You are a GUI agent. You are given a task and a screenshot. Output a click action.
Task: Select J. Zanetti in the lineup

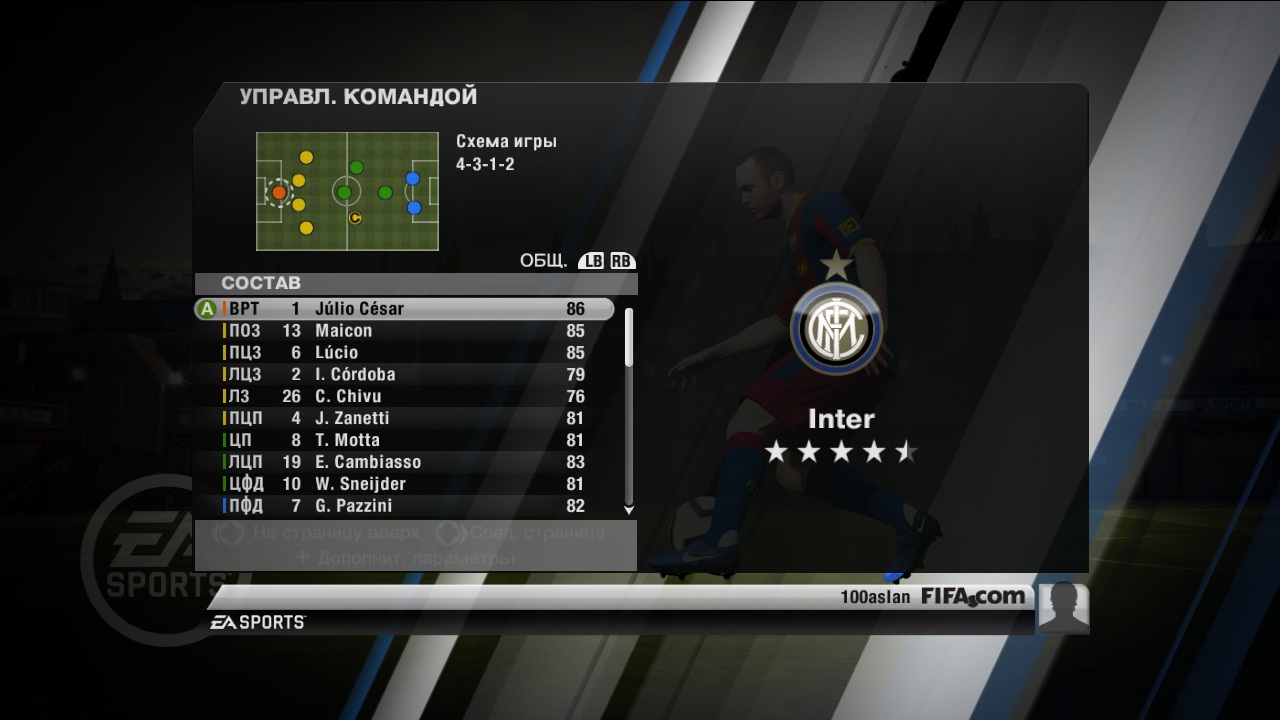pyautogui.click(x=404, y=419)
